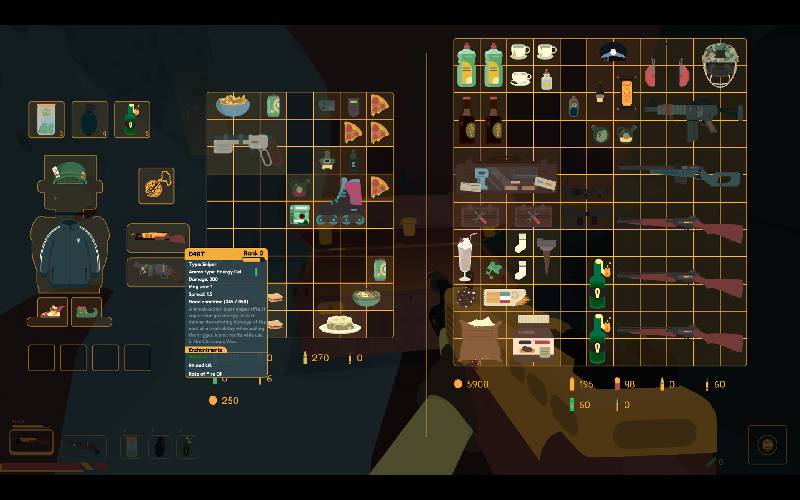
Task: Select the grenade quick slot
Action: (89, 119)
